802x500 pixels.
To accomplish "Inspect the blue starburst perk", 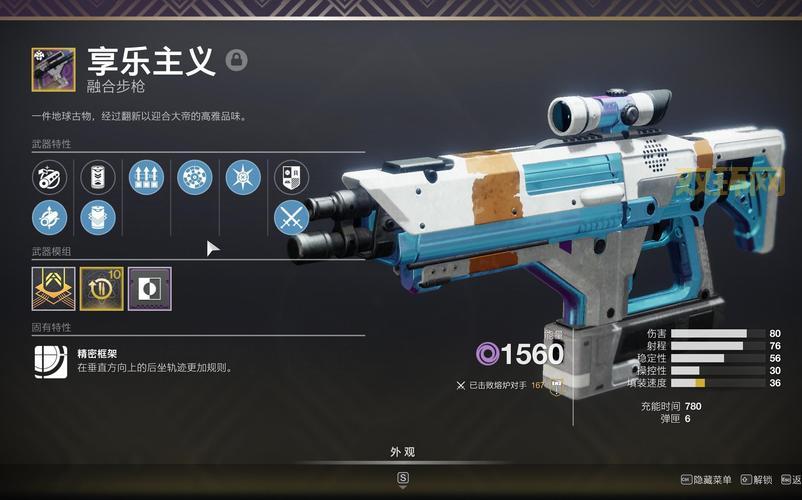I will pos(243,178).
